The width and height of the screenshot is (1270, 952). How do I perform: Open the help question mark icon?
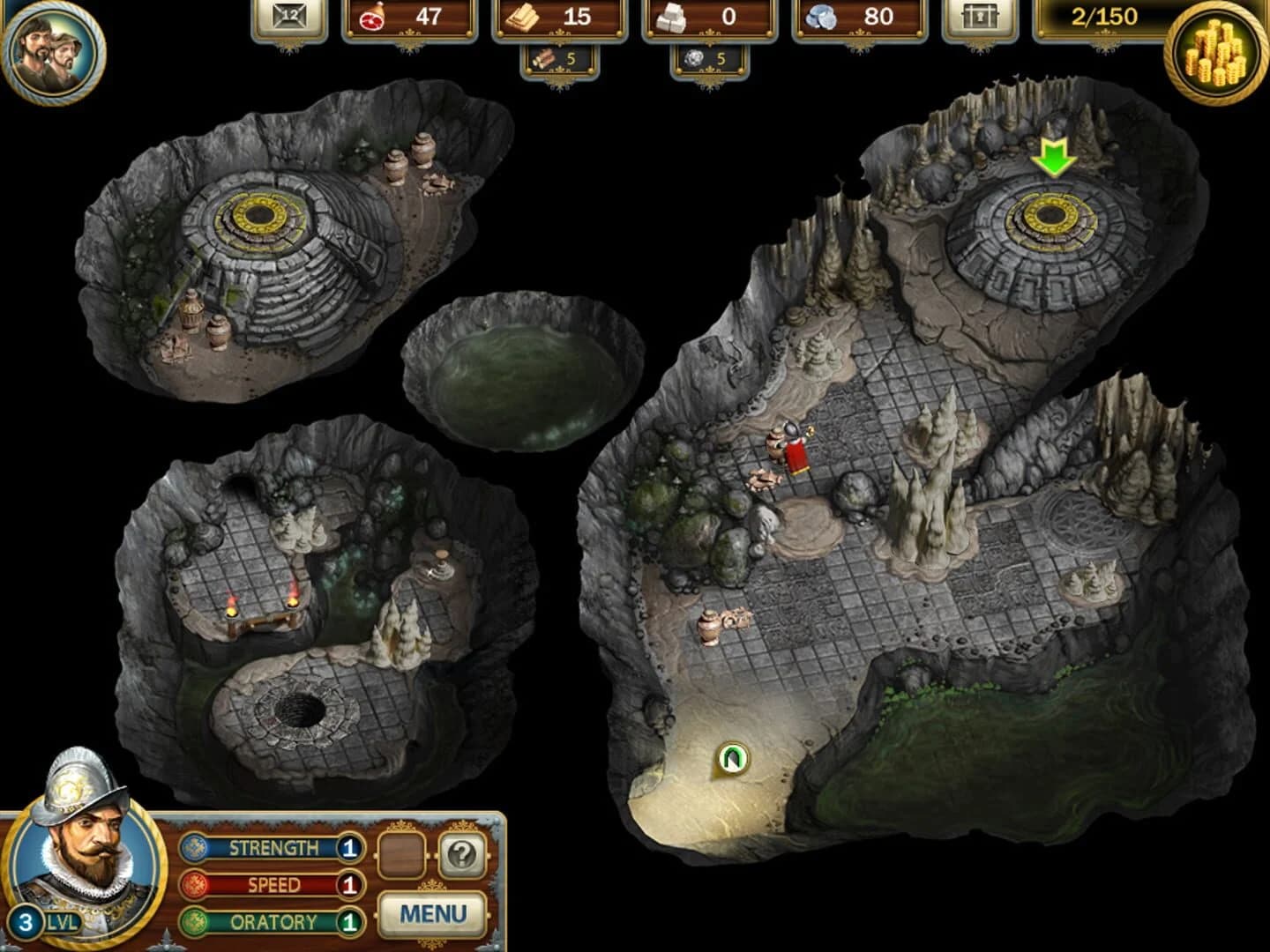click(x=465, y=853)
